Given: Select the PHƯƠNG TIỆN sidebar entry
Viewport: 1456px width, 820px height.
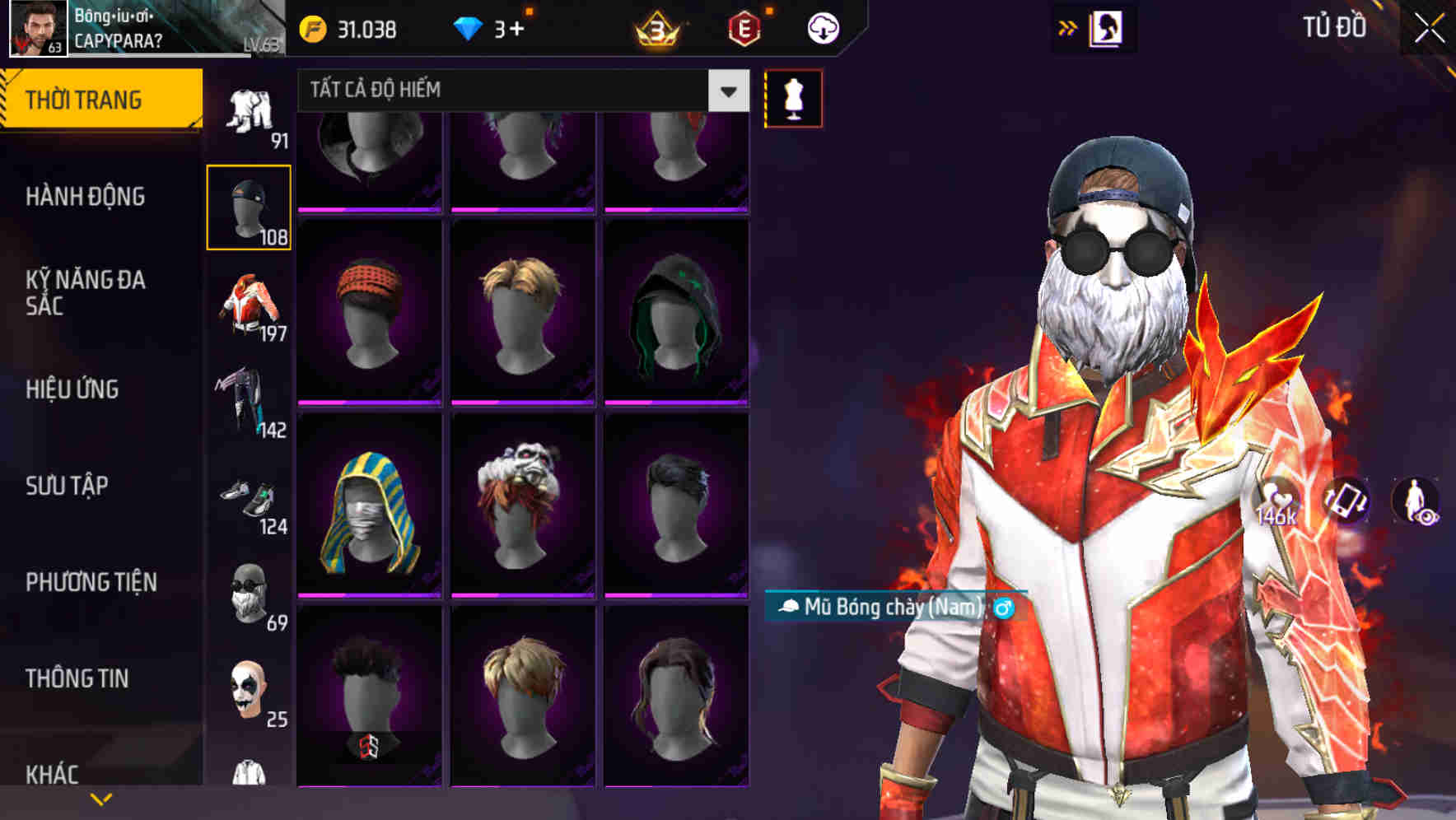Looking at the screenshot, I should click(91, 582).
